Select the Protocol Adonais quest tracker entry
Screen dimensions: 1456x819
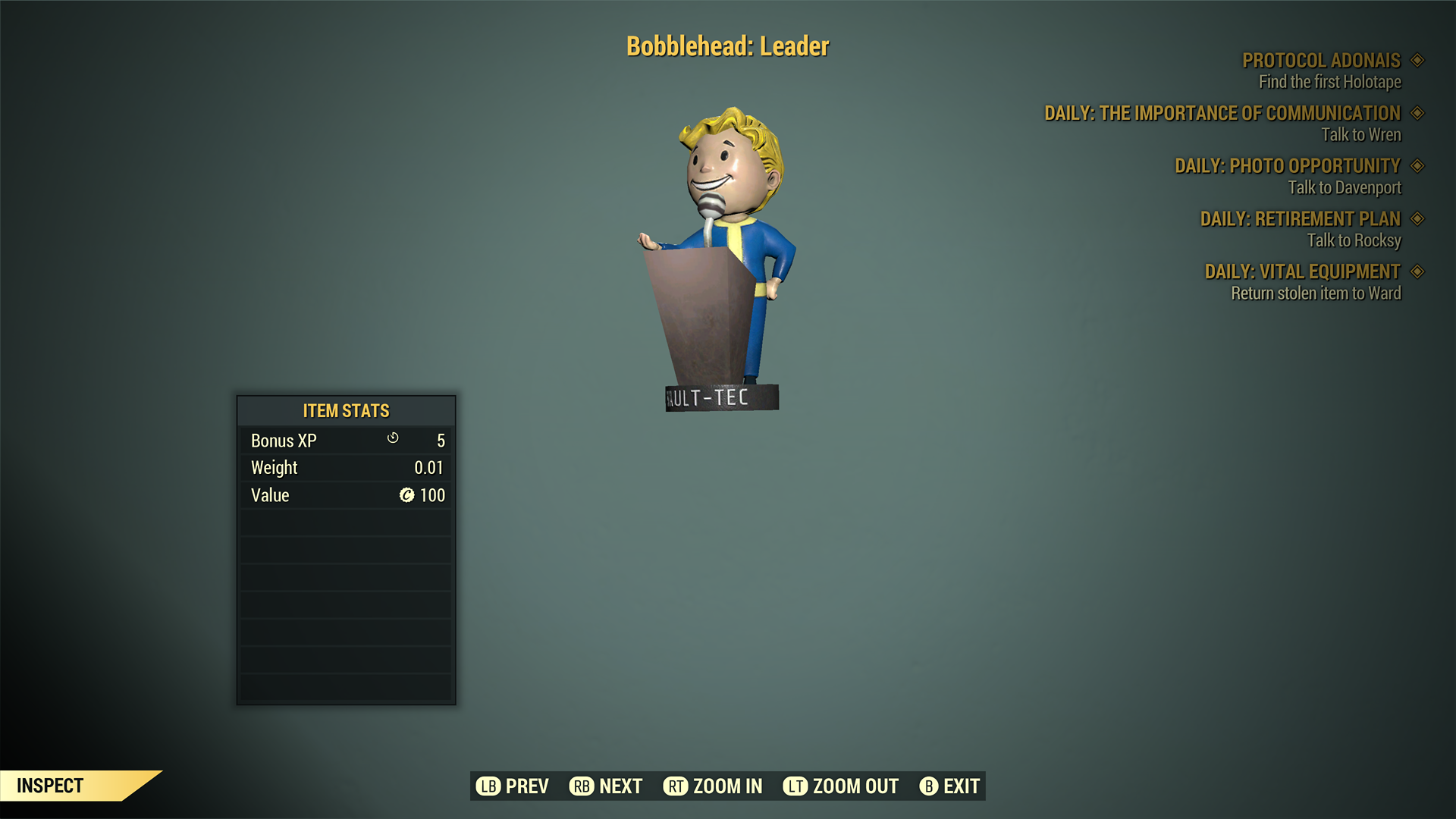[1321, 61]
